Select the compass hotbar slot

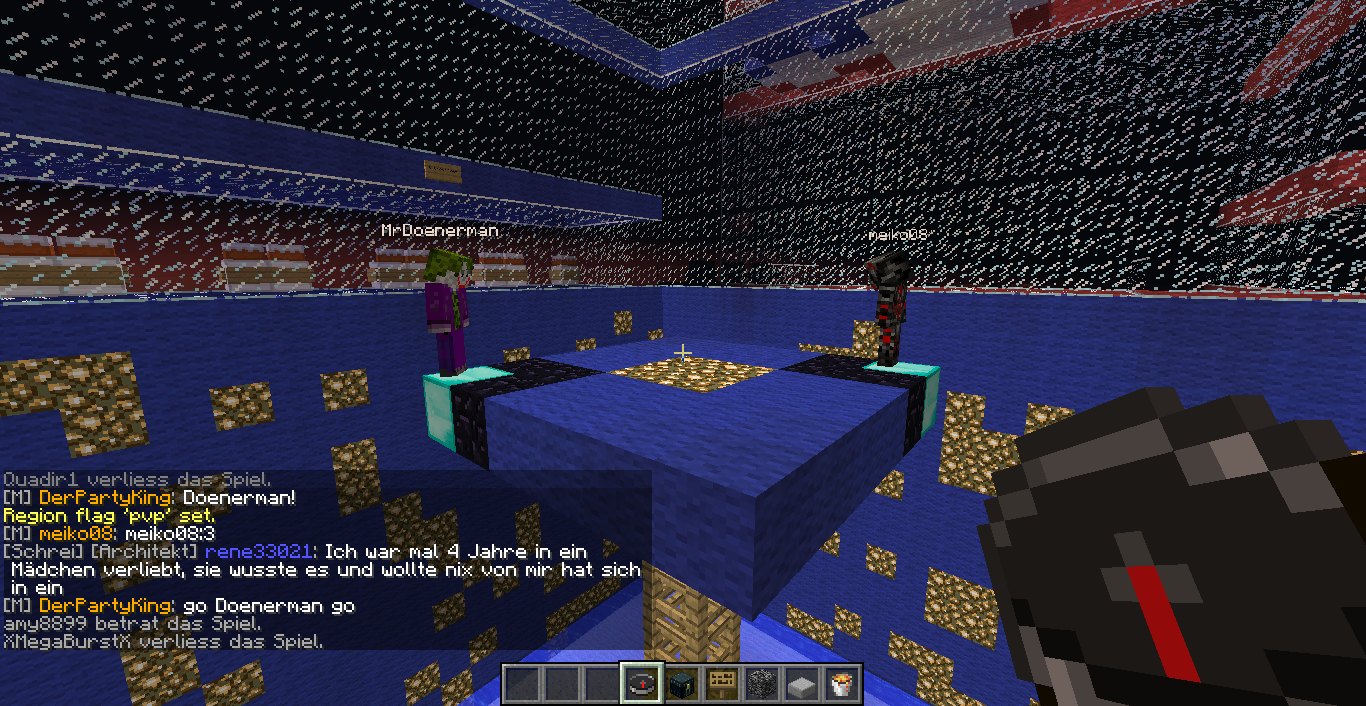click(640, 683)
